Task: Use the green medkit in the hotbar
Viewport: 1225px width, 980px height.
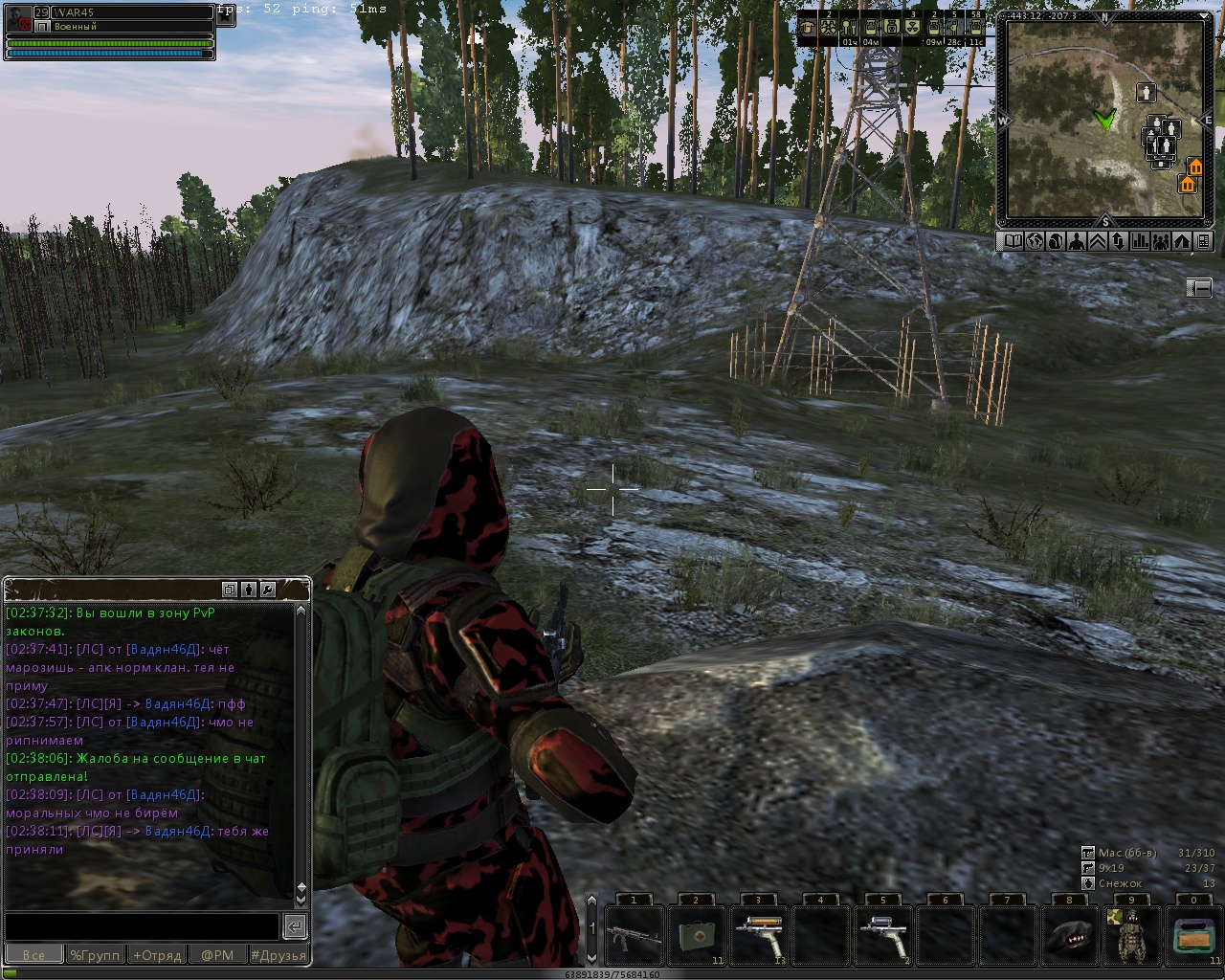Action: click(696, 935)
